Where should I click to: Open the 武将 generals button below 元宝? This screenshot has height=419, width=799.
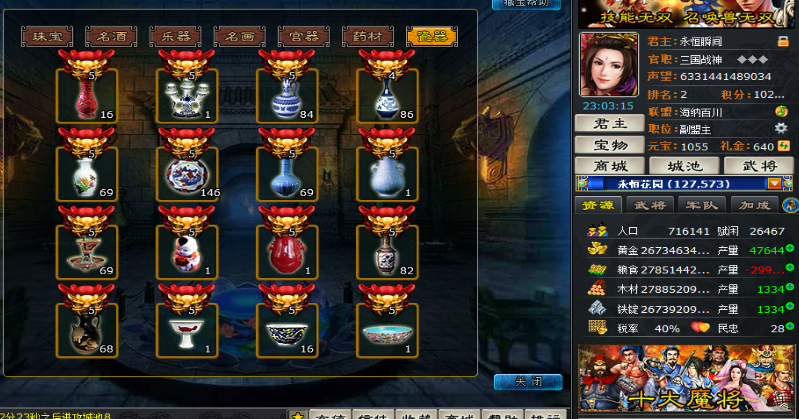coord(756,165)
